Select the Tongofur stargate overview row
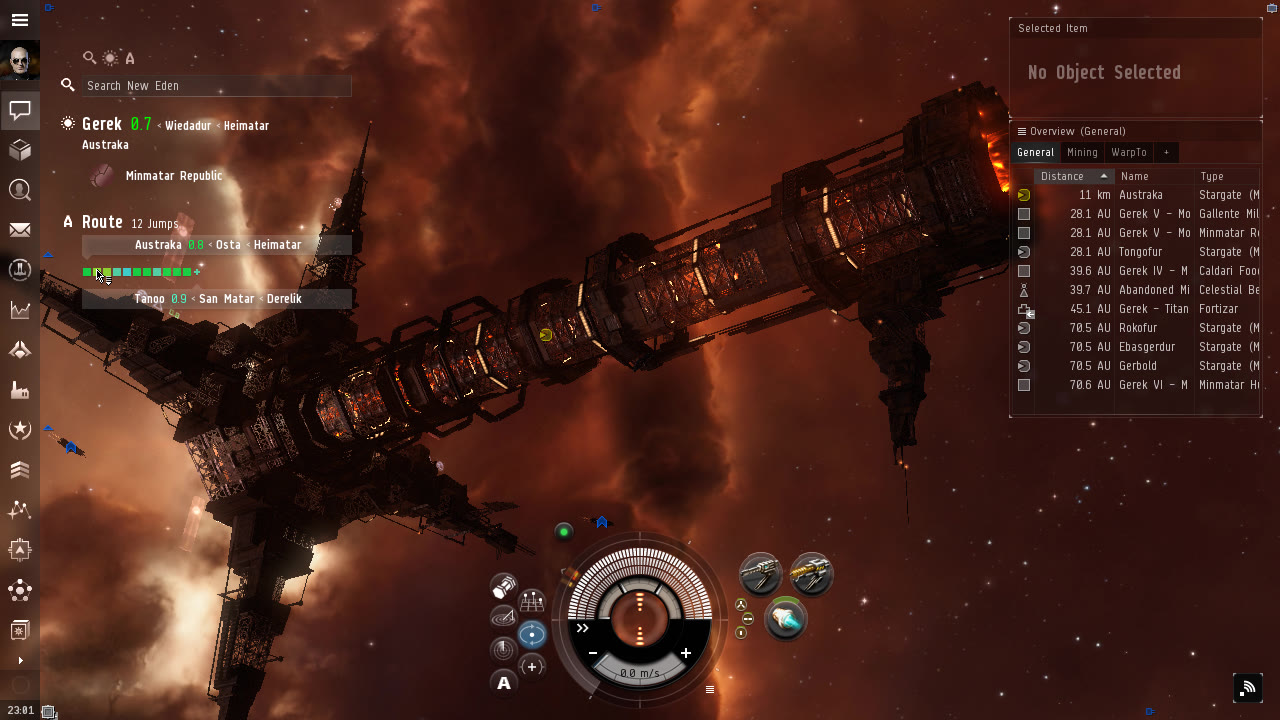 click(1140, 252)
